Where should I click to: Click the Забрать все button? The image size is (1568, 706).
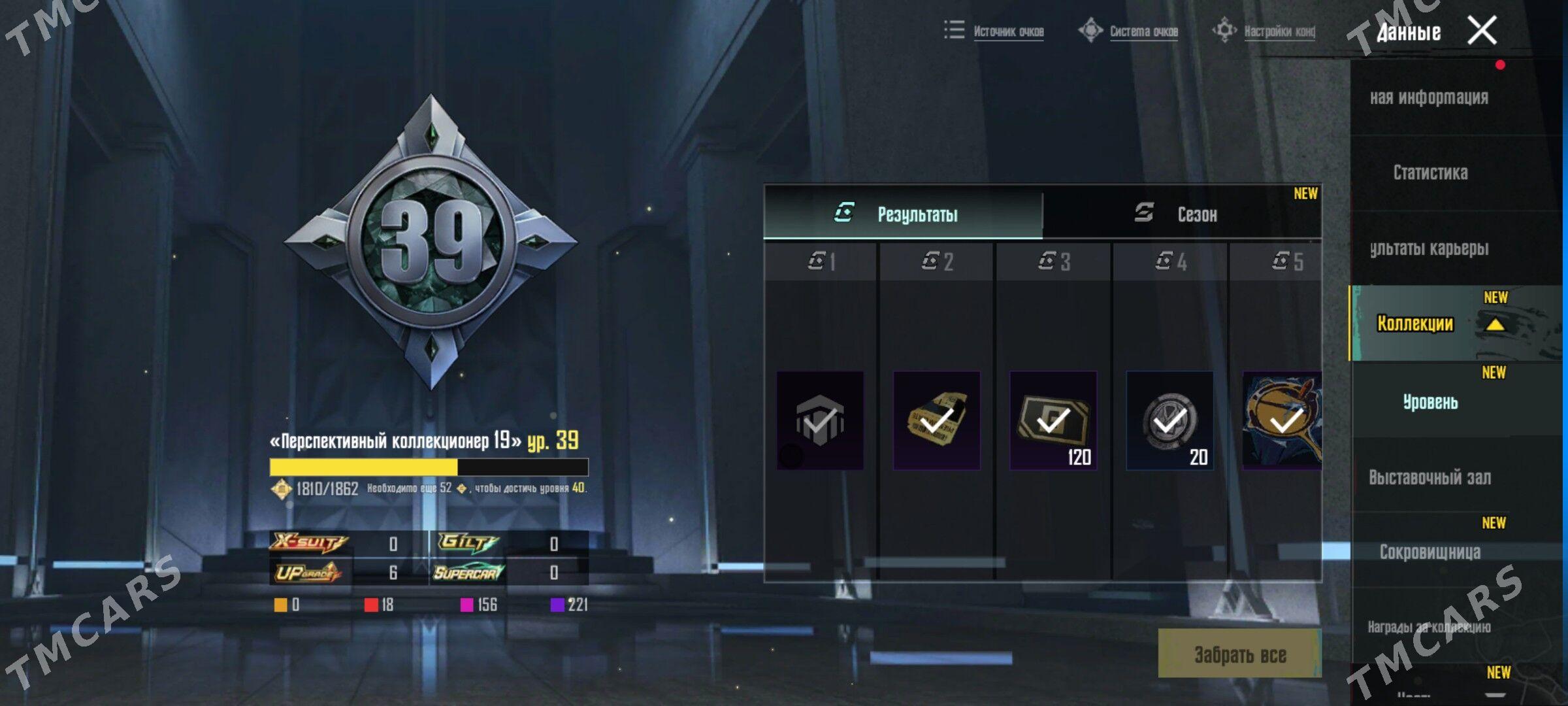(1239, 654)
